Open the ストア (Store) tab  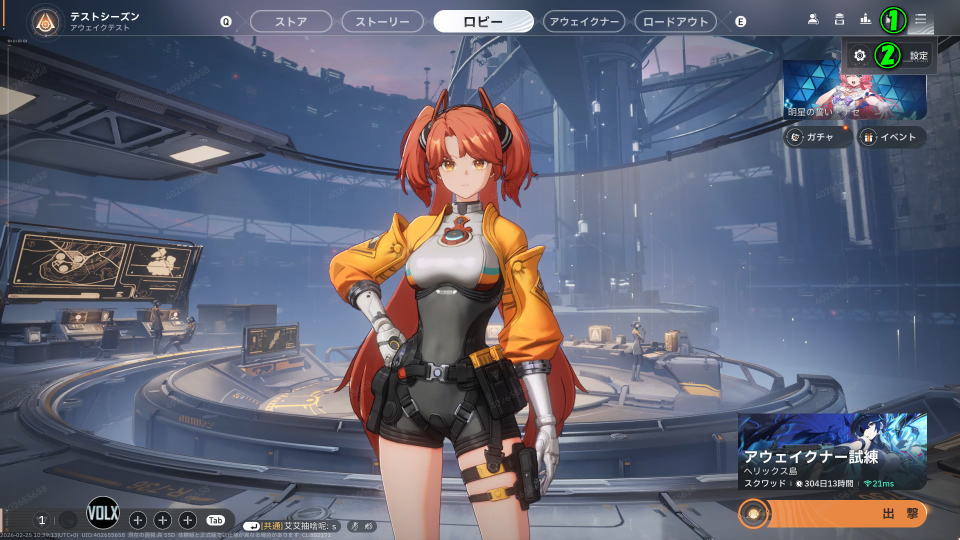pyautogui.click(x=290, y=21)
